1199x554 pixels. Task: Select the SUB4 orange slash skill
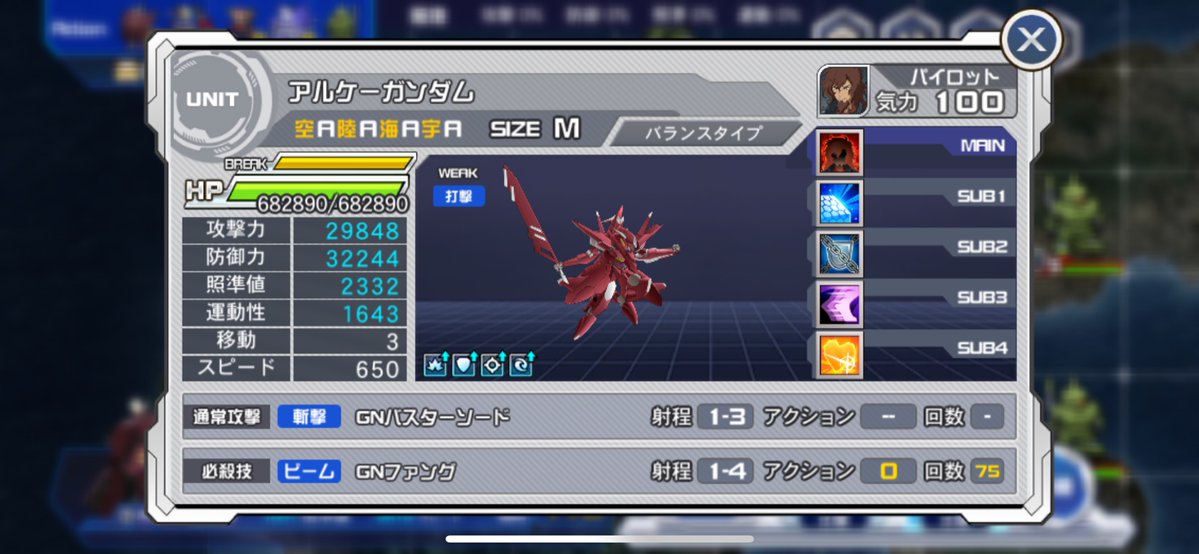click(x=841, y=354)
